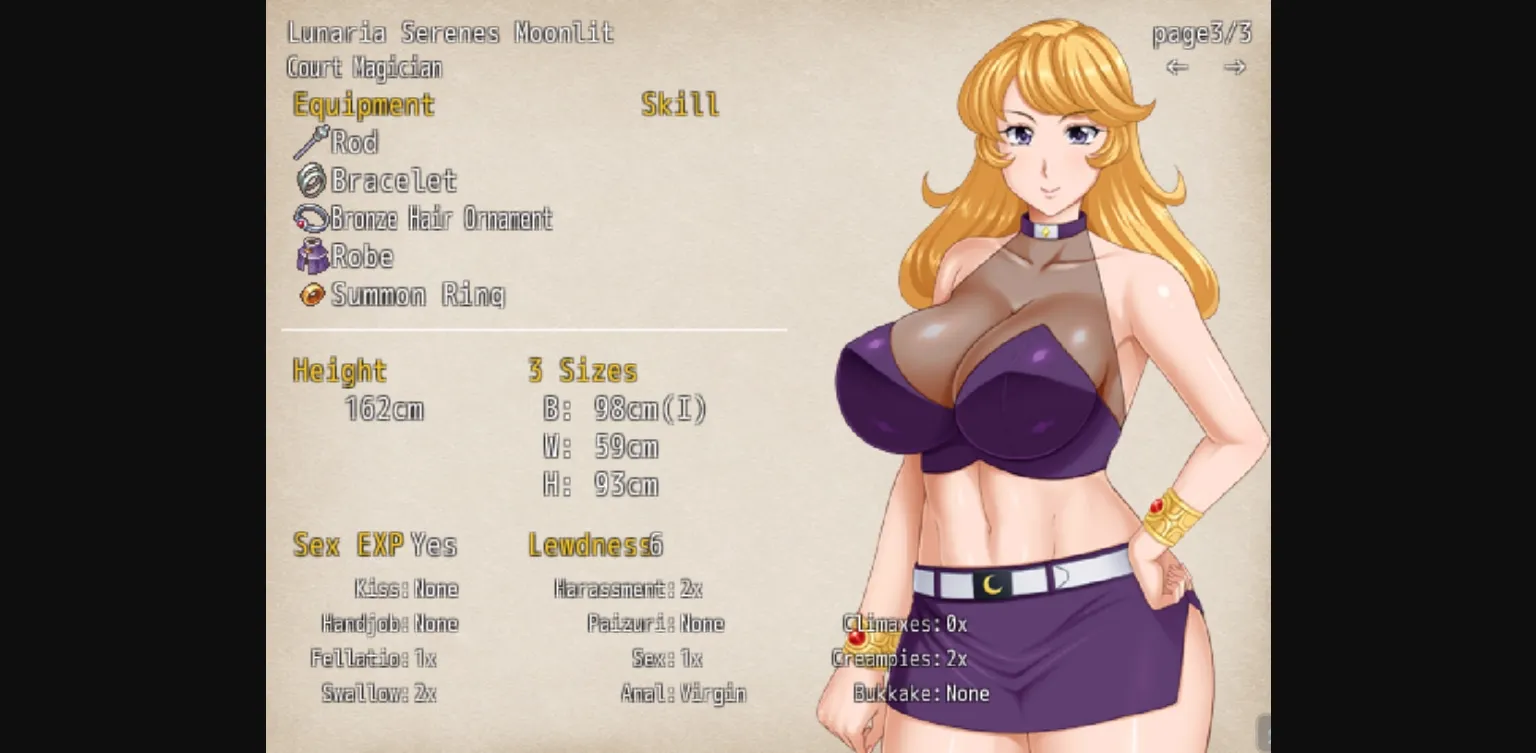This screenshot has height=753, width=1536.
Task: Click the character name Lunaria Serenes Moonlit
Action: 450,32
